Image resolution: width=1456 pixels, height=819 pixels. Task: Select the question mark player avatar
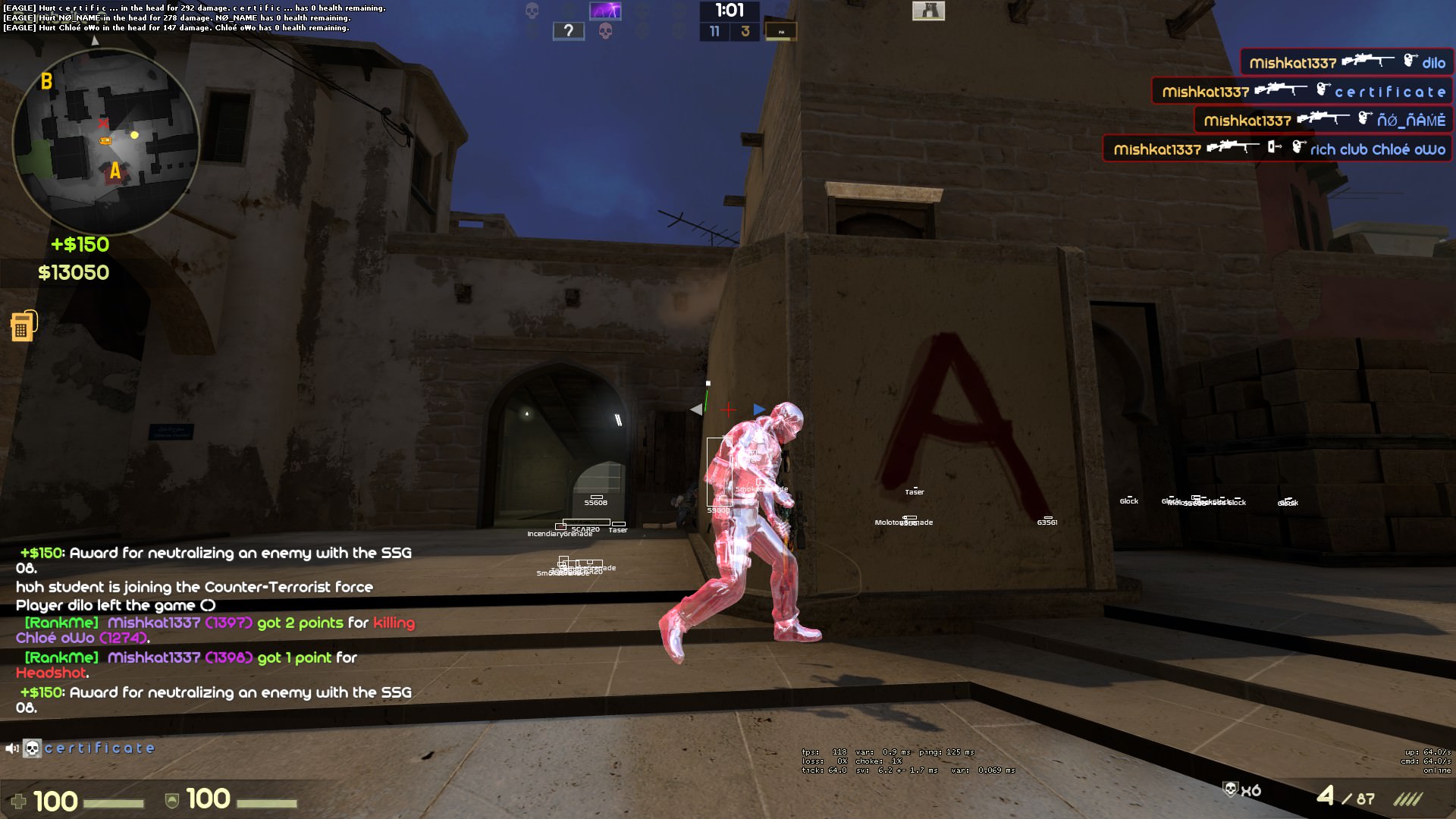(x=568, y=31)
